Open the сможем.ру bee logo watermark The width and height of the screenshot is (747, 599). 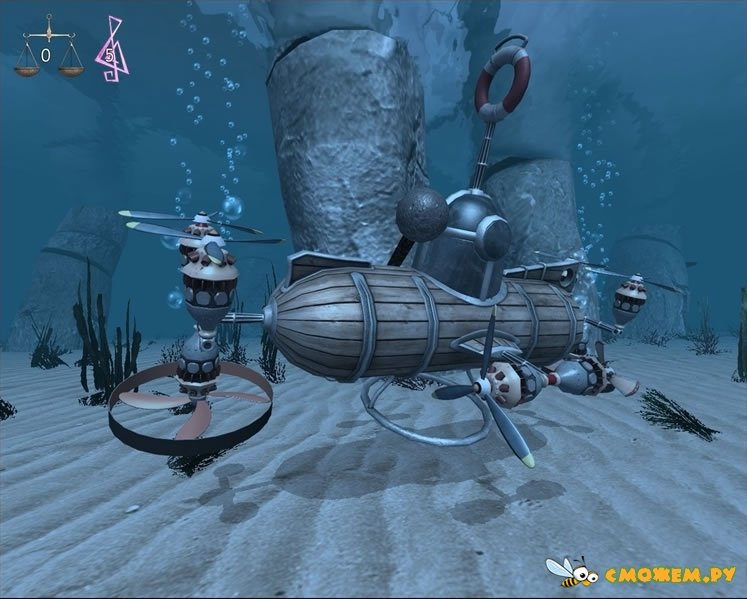pos(640,573)
